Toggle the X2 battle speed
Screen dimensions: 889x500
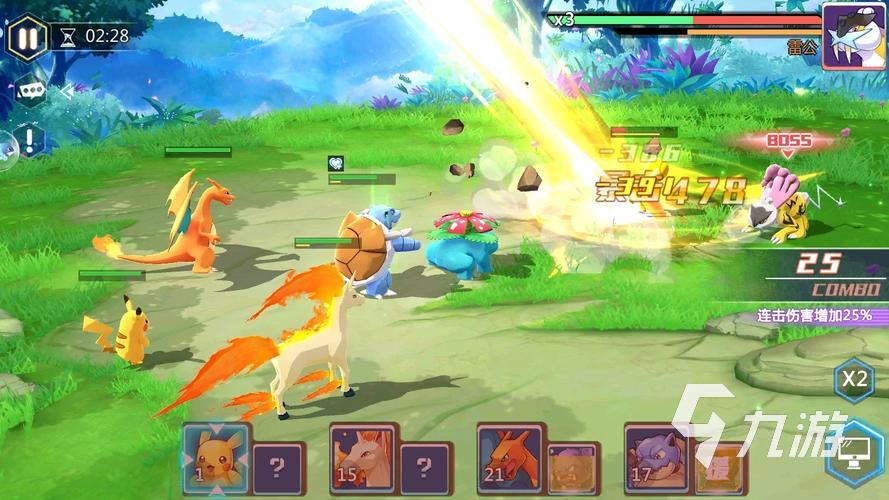tap(853, 380)
